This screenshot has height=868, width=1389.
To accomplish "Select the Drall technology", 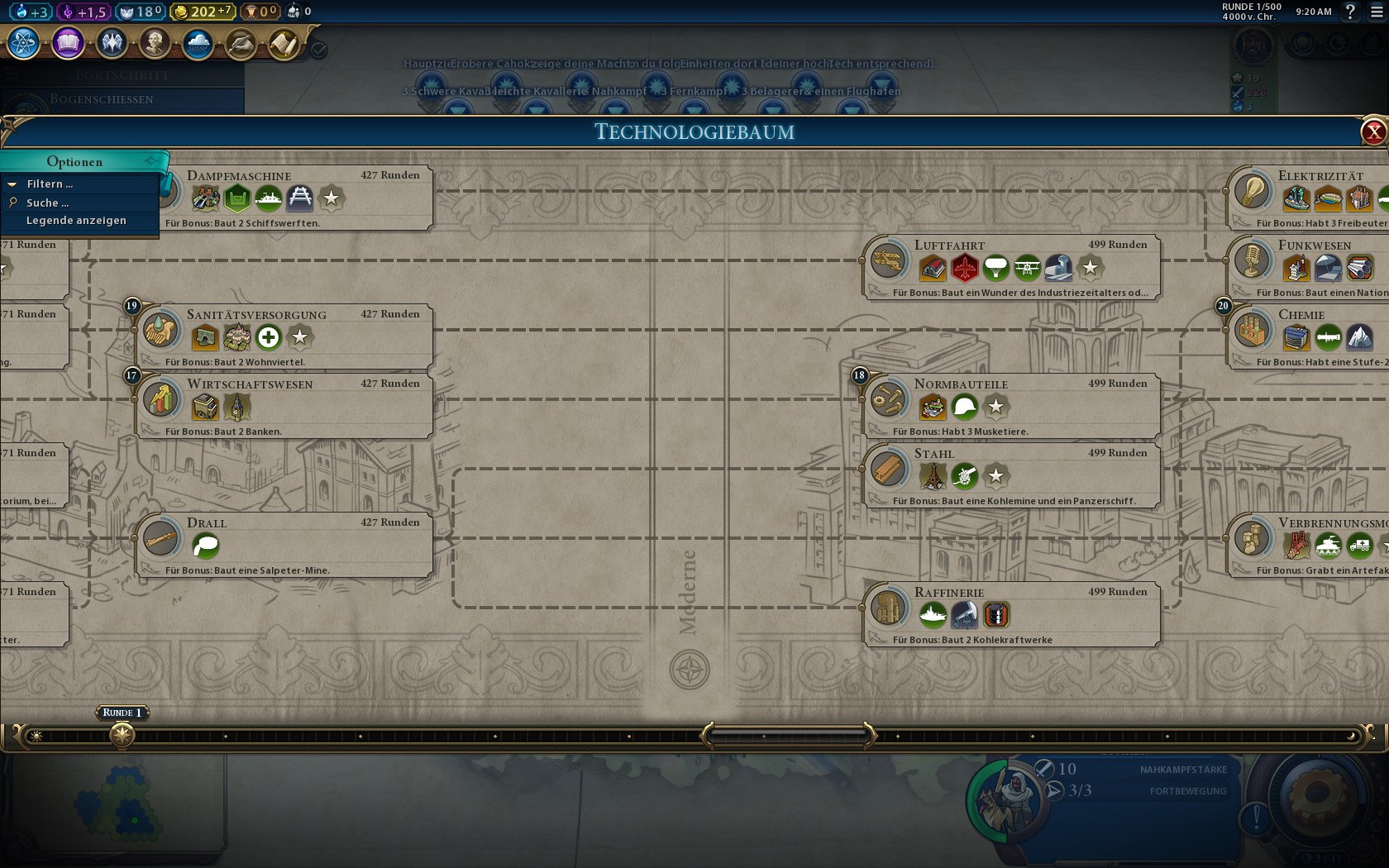I will click(207, 523).
